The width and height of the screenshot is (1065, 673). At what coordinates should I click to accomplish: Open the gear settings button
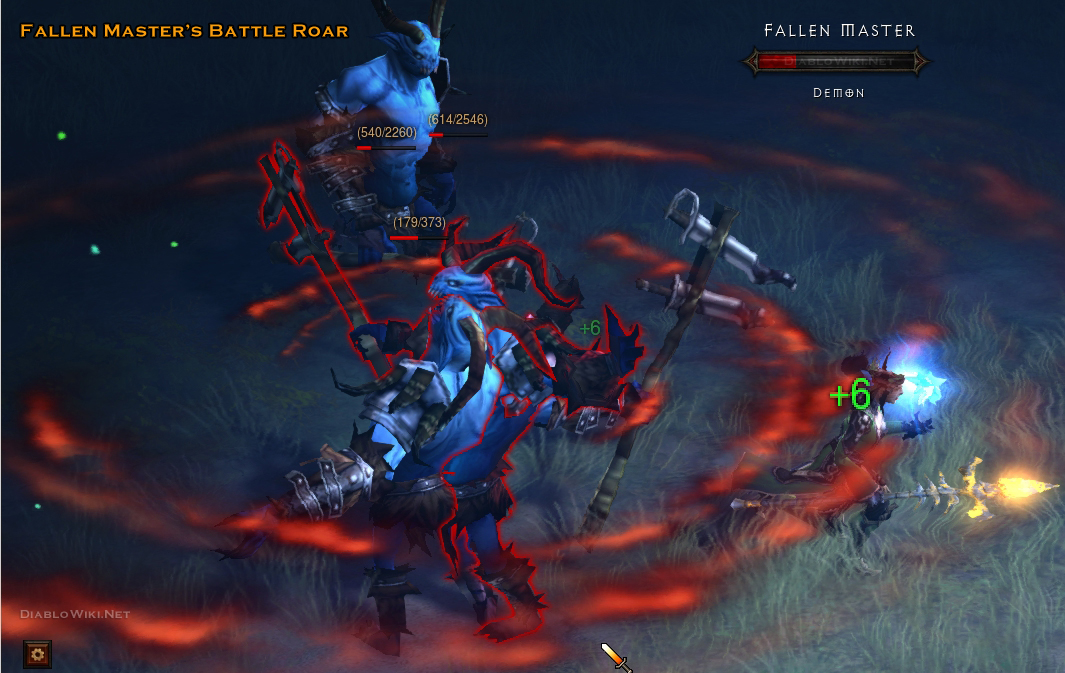coord(38,655)
